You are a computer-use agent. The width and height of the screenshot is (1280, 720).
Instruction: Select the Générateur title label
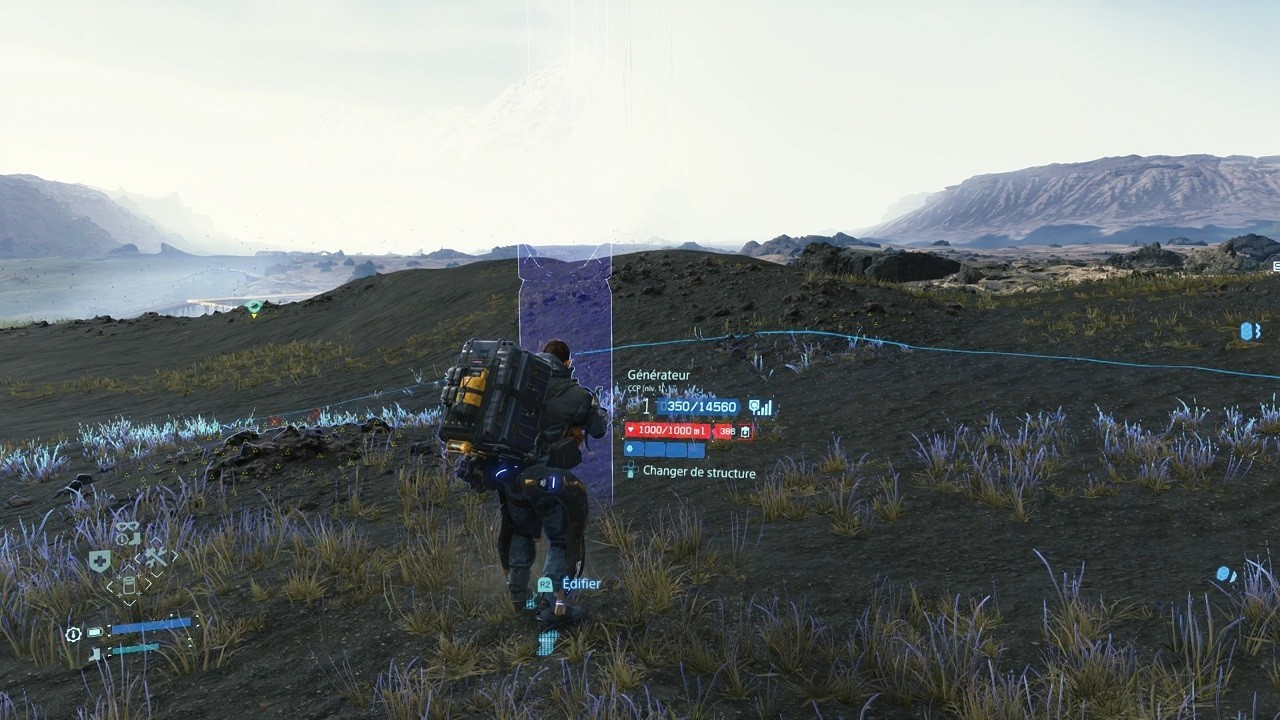(x=658, y=375)
